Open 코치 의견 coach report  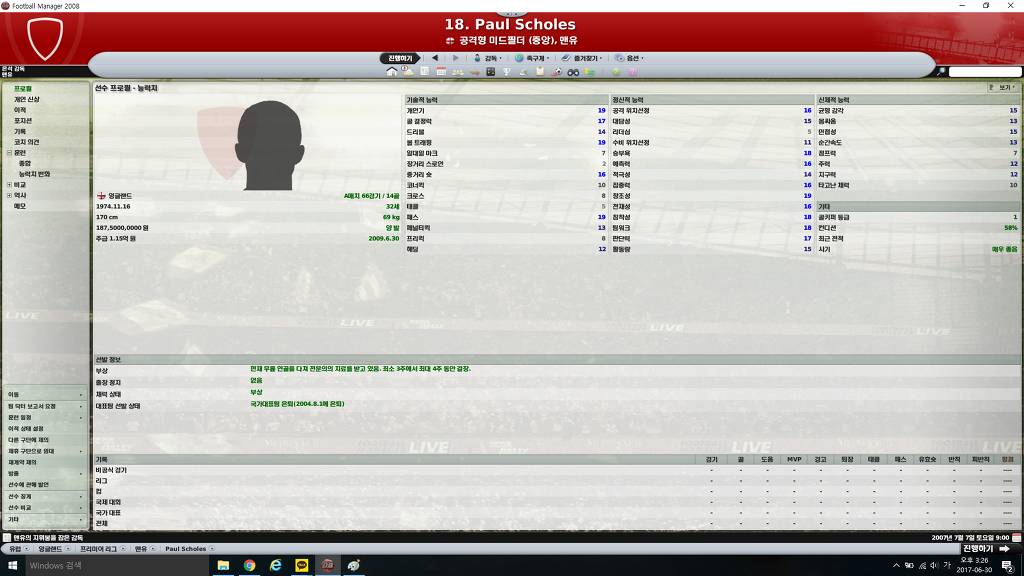pos(26,142)
